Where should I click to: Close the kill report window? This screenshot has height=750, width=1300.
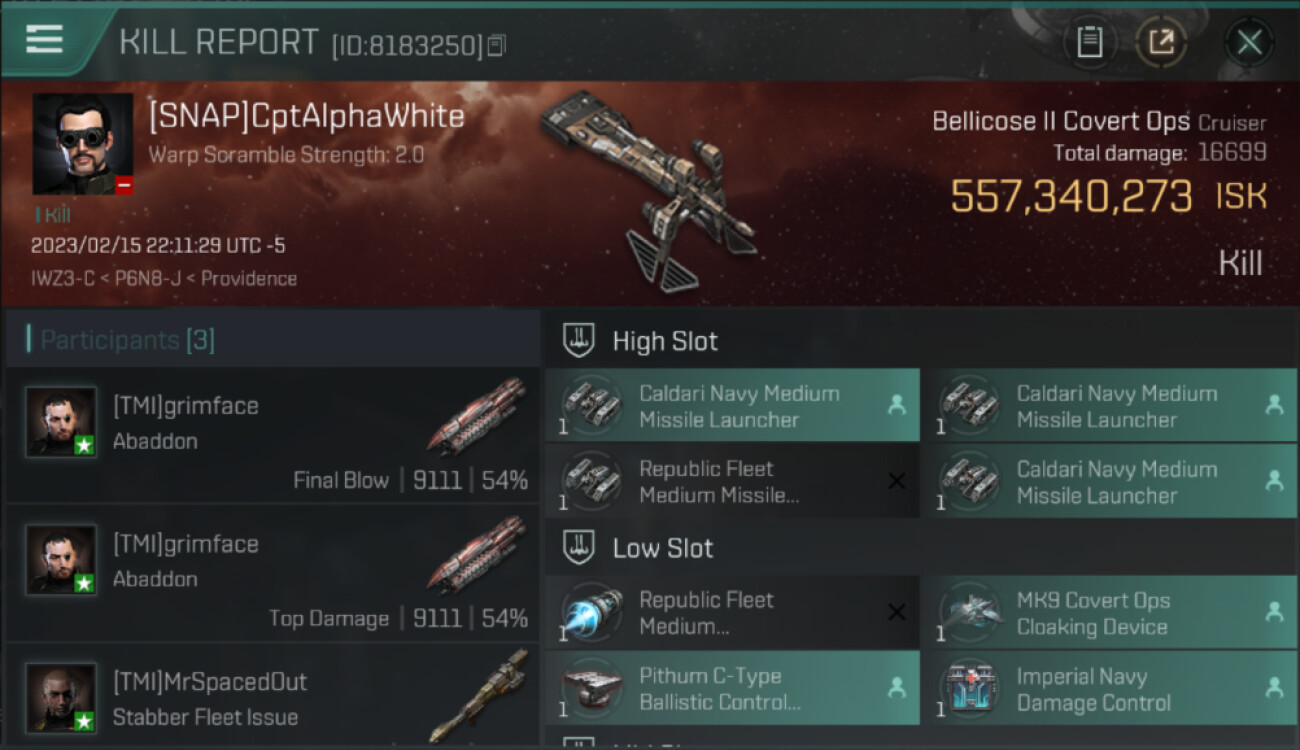pyautogui.click(x=1249, y=42)
